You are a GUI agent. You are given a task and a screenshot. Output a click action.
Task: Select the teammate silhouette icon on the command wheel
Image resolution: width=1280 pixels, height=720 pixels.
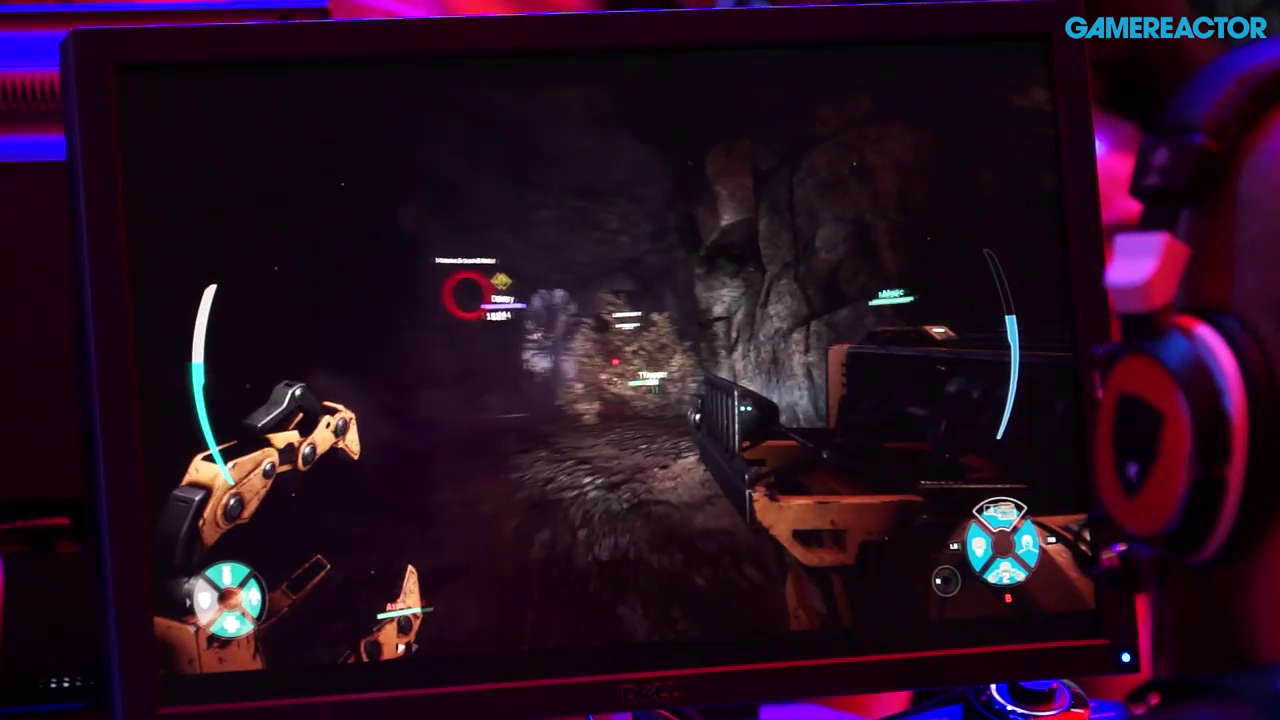click(1027, 543)
